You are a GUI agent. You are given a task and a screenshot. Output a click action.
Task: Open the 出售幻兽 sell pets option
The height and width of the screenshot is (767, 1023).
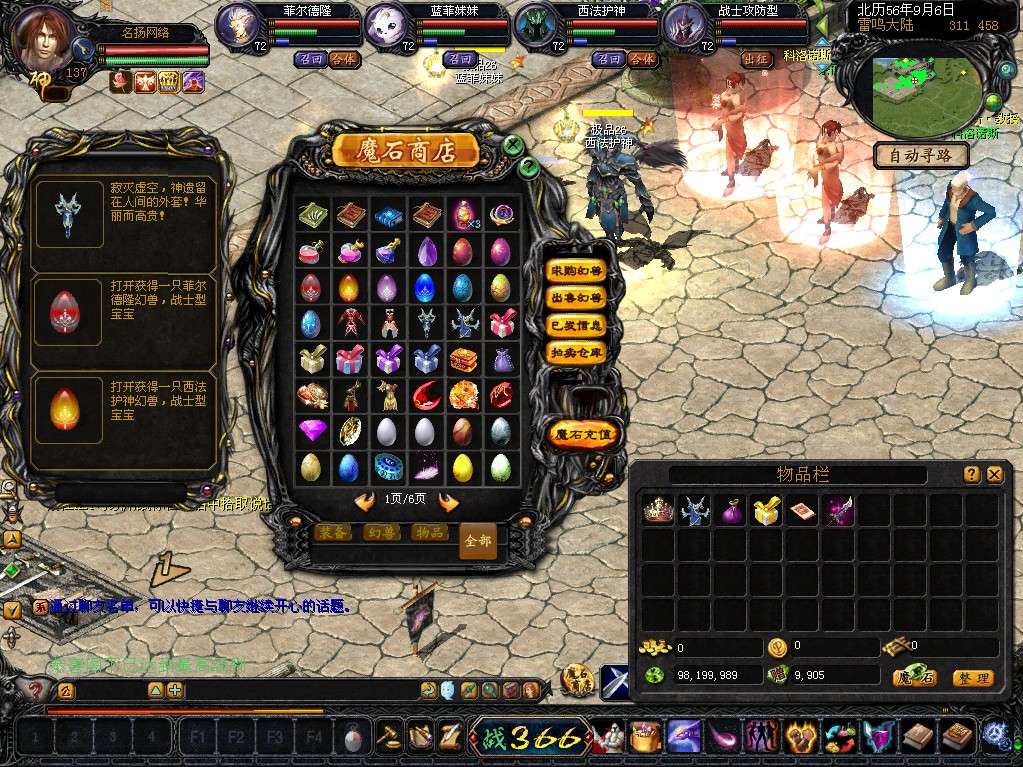576,298
